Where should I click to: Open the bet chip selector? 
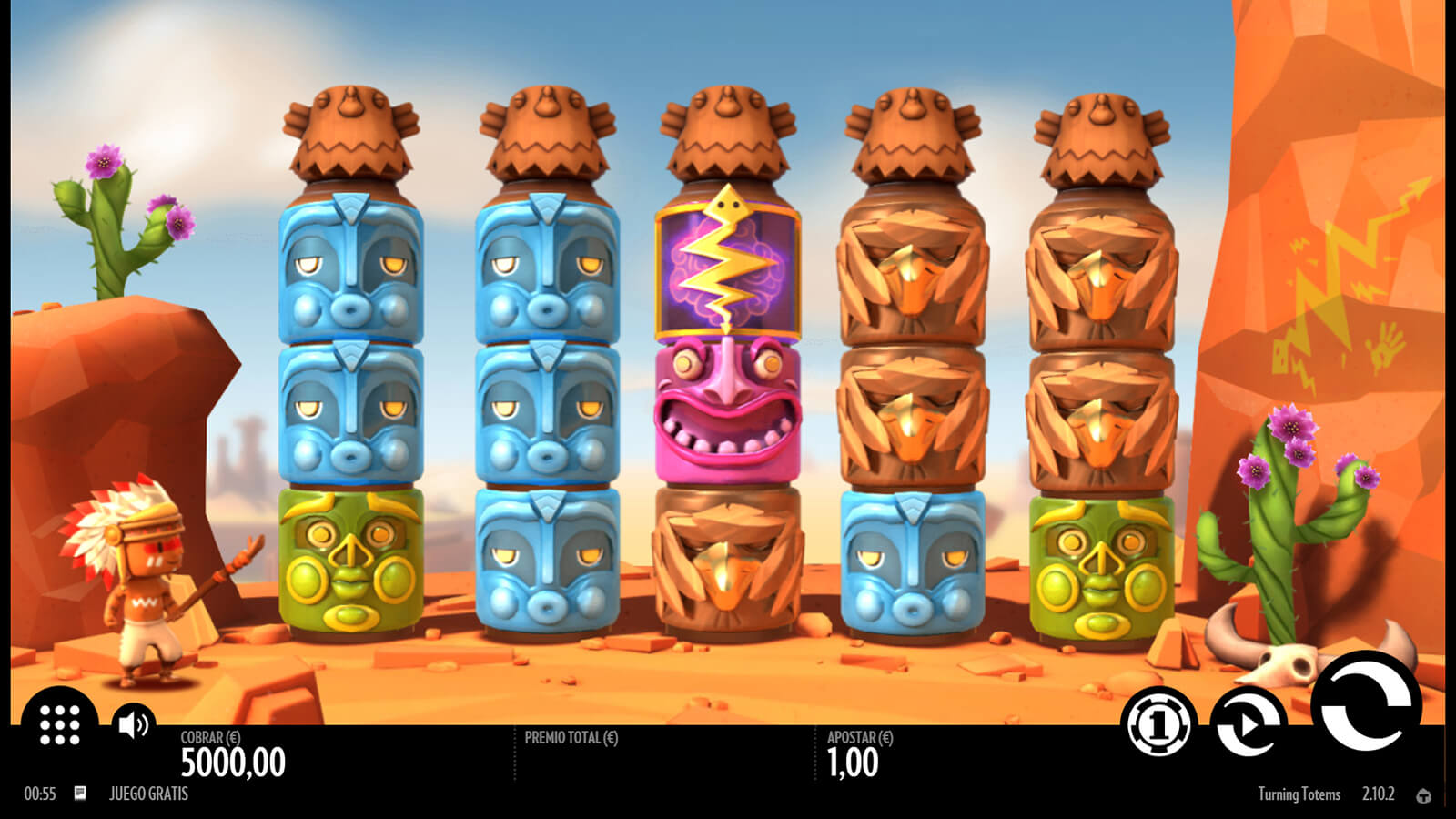click(x=1158, y=724)
